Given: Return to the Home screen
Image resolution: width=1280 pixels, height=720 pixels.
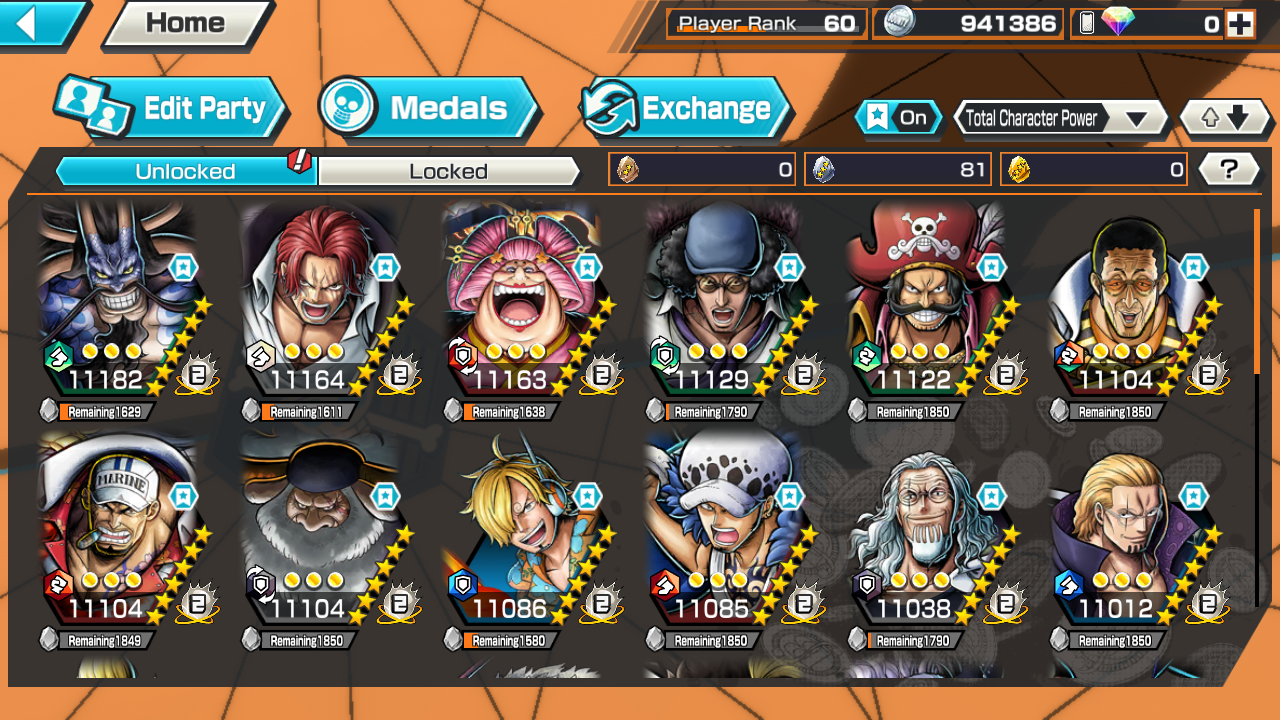Looking at the screenshot, I should click(186, 24).
